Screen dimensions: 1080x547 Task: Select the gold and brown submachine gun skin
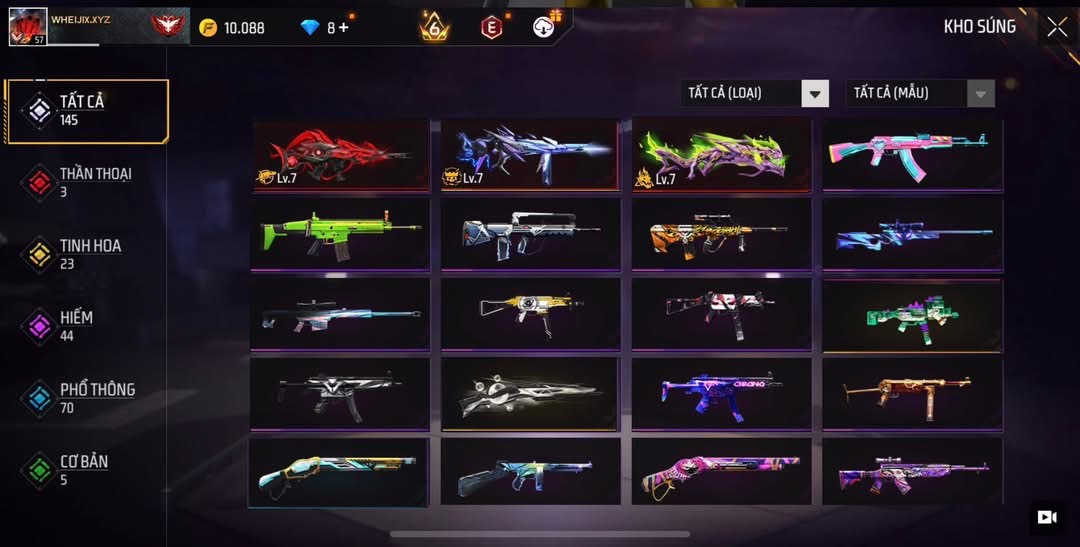point(911,393)
